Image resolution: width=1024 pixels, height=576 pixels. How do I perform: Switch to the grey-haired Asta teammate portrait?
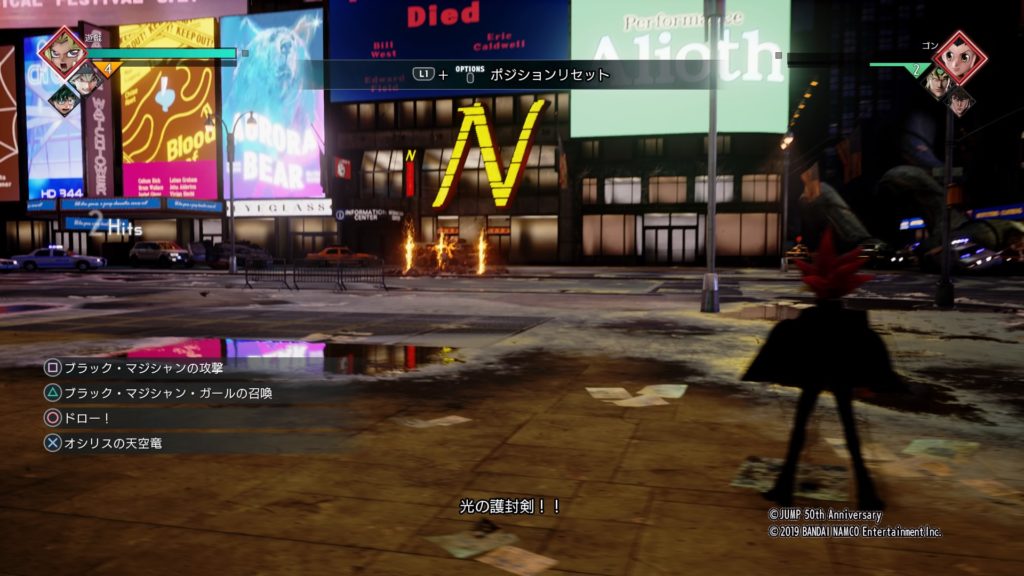coord(85,77)
